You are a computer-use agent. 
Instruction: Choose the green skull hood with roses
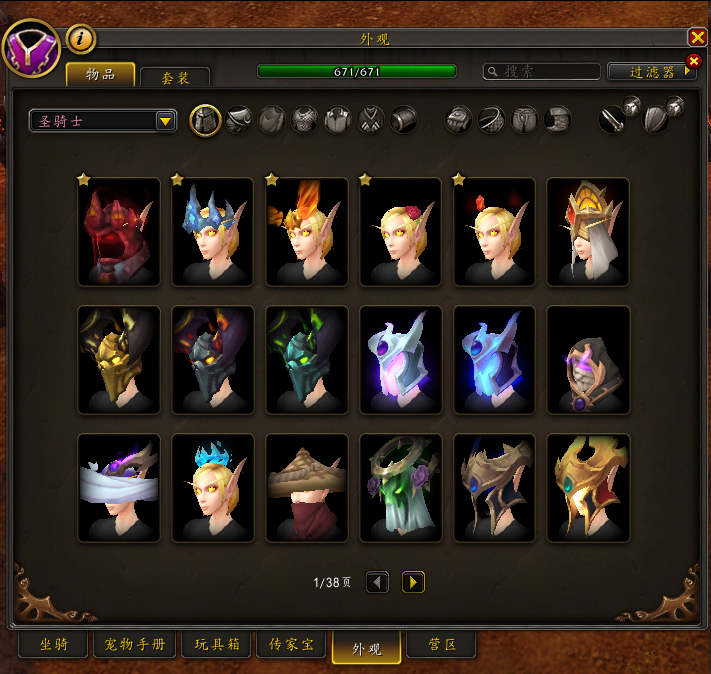(x=400, y=488)
